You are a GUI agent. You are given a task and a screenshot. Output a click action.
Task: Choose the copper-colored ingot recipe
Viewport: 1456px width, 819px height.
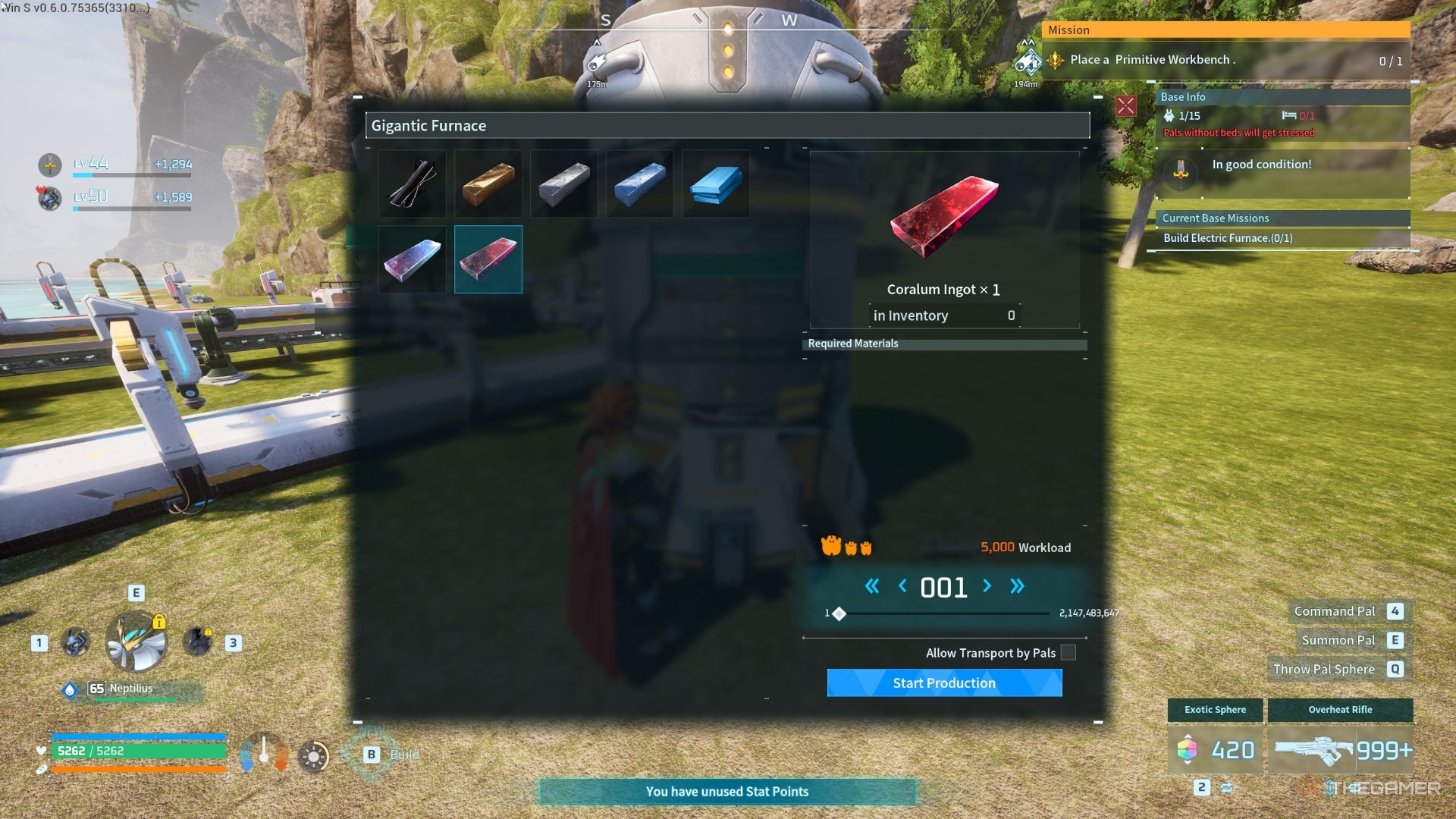pos(488,184)
